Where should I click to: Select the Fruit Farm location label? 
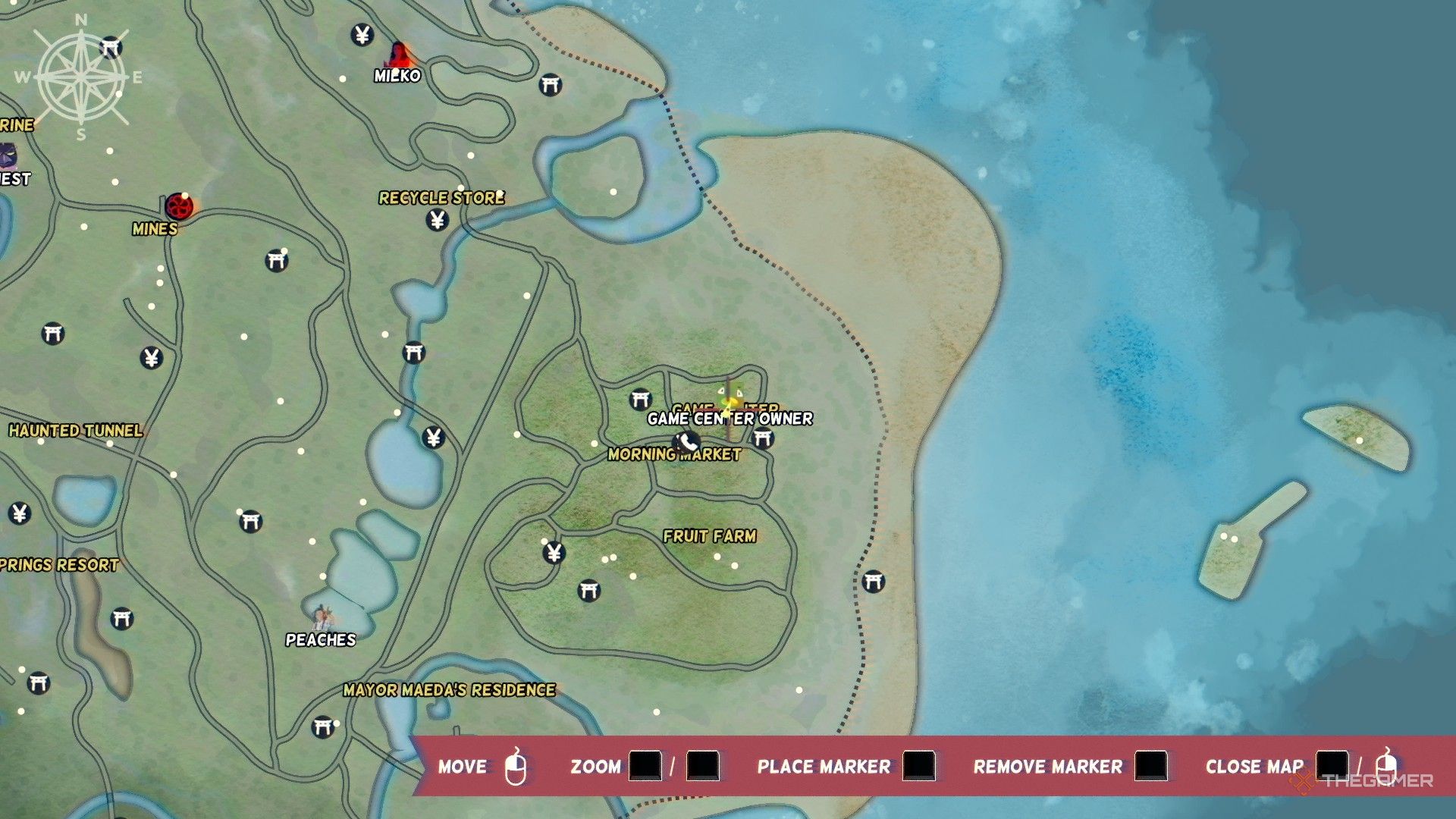[x=710, y=536]
